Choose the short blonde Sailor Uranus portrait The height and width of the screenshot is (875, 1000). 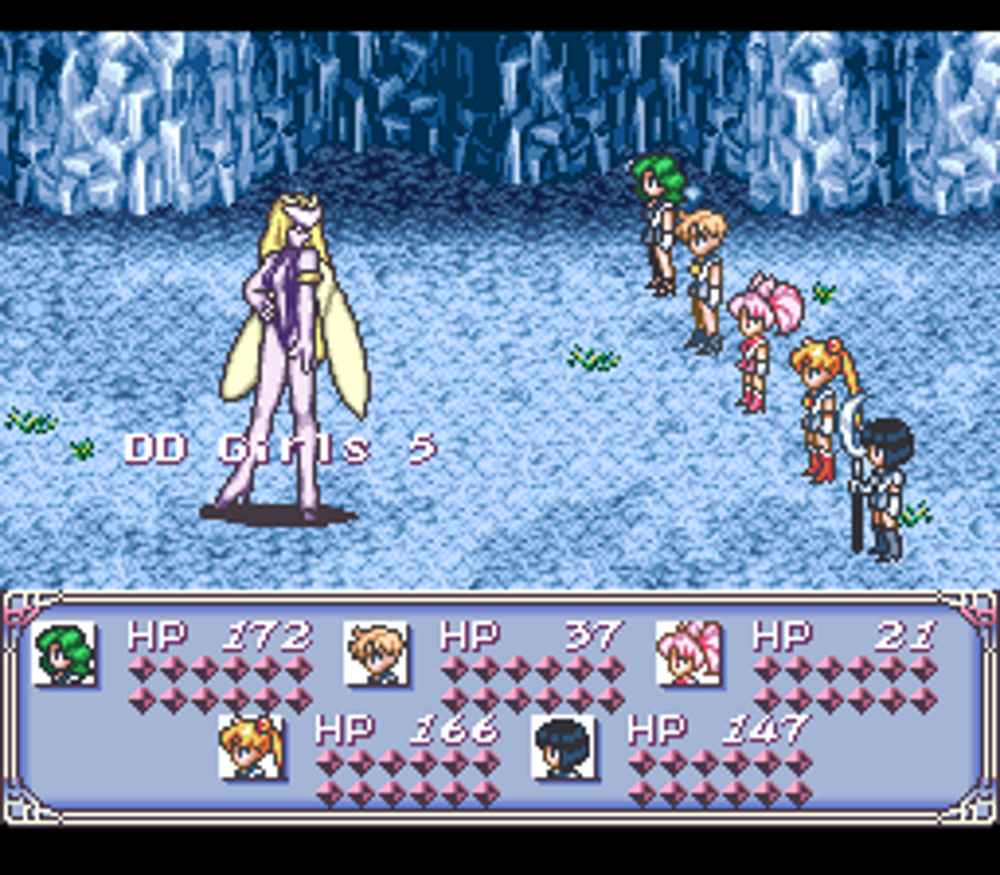point(377,653)
